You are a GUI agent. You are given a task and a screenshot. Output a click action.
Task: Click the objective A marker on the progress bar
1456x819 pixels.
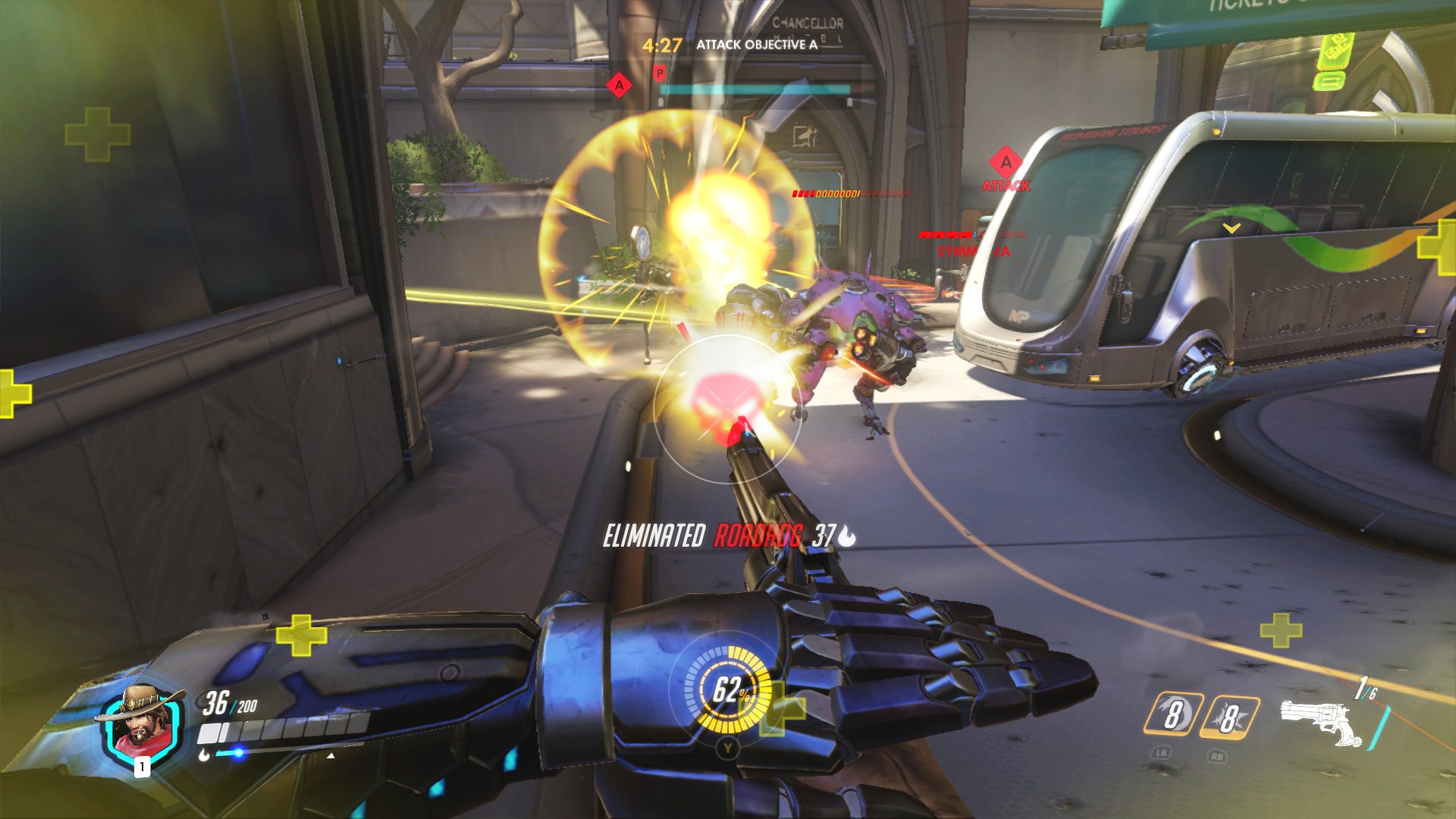coord(617,86)
